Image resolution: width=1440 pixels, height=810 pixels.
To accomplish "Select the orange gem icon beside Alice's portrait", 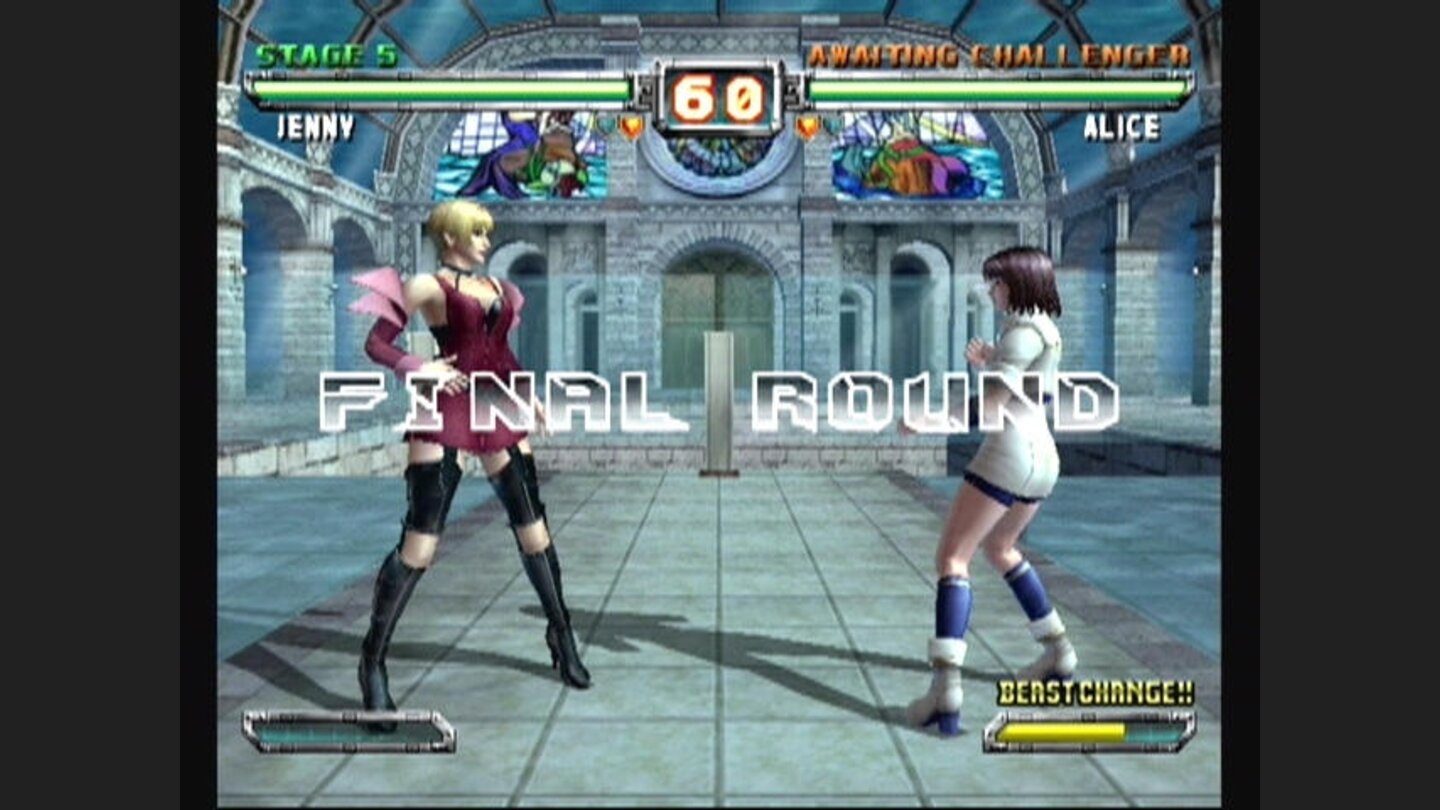I will [x=806, y=128].
